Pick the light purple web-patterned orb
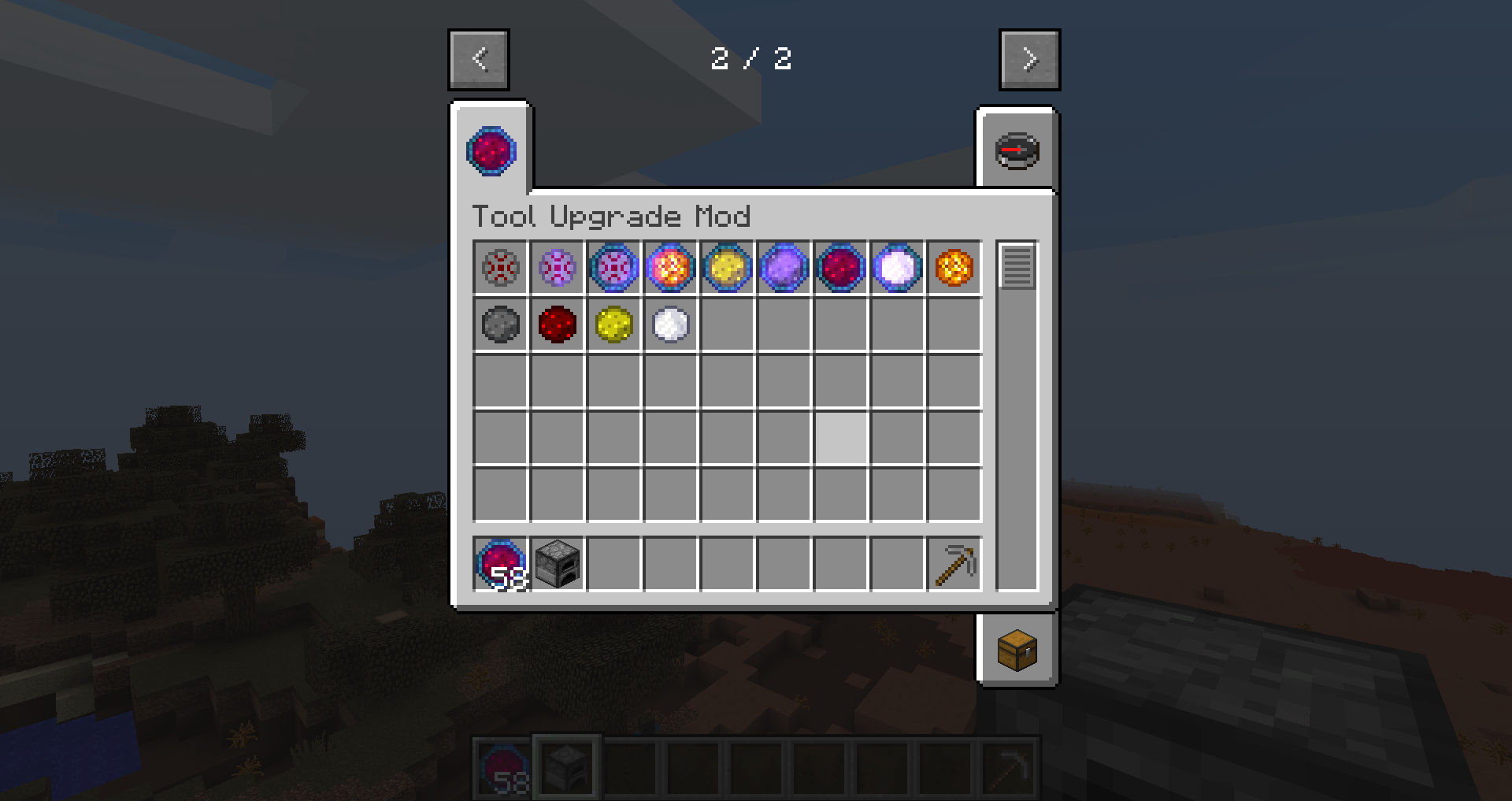The image size is (1512, 801). click(558, 268)
